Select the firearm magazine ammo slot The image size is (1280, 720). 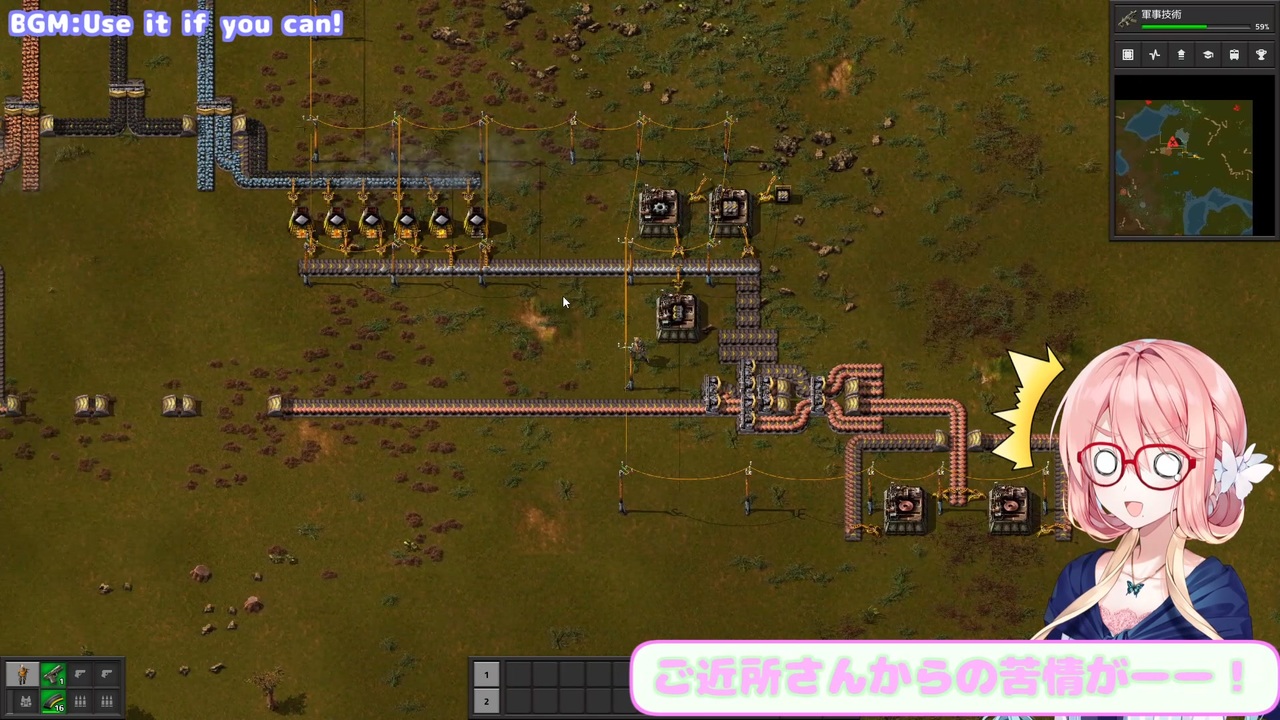coord(53,700)
